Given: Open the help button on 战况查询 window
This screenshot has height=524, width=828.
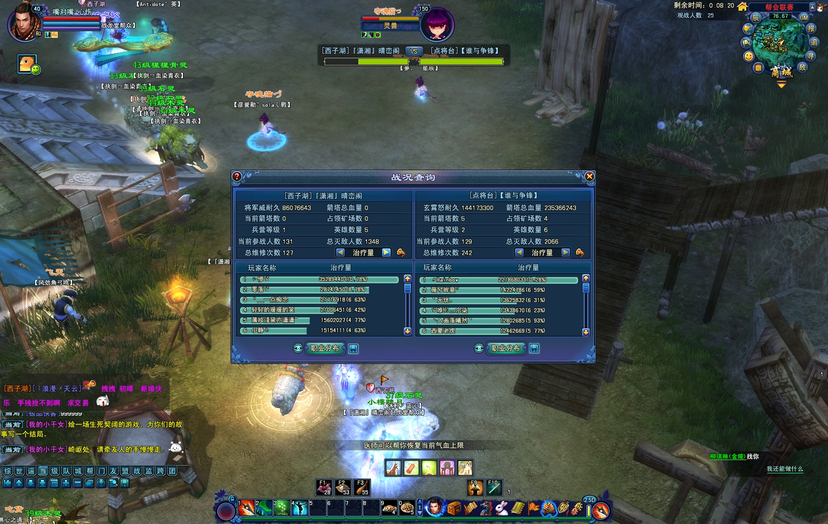Looking at the screenshot, I should coord(237,177).
